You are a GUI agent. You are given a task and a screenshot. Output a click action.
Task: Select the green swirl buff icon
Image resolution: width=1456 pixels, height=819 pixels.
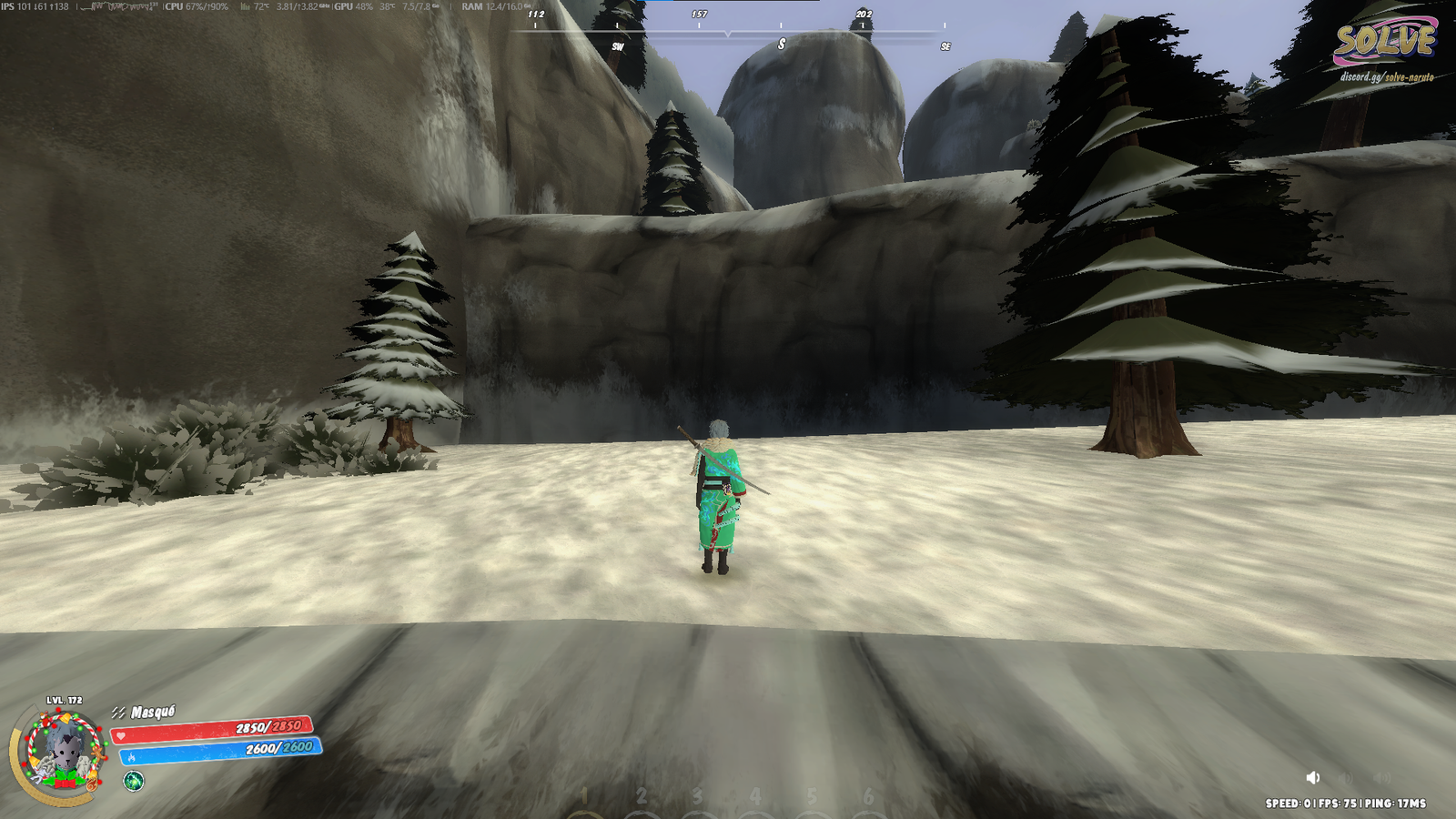[134, 781]
